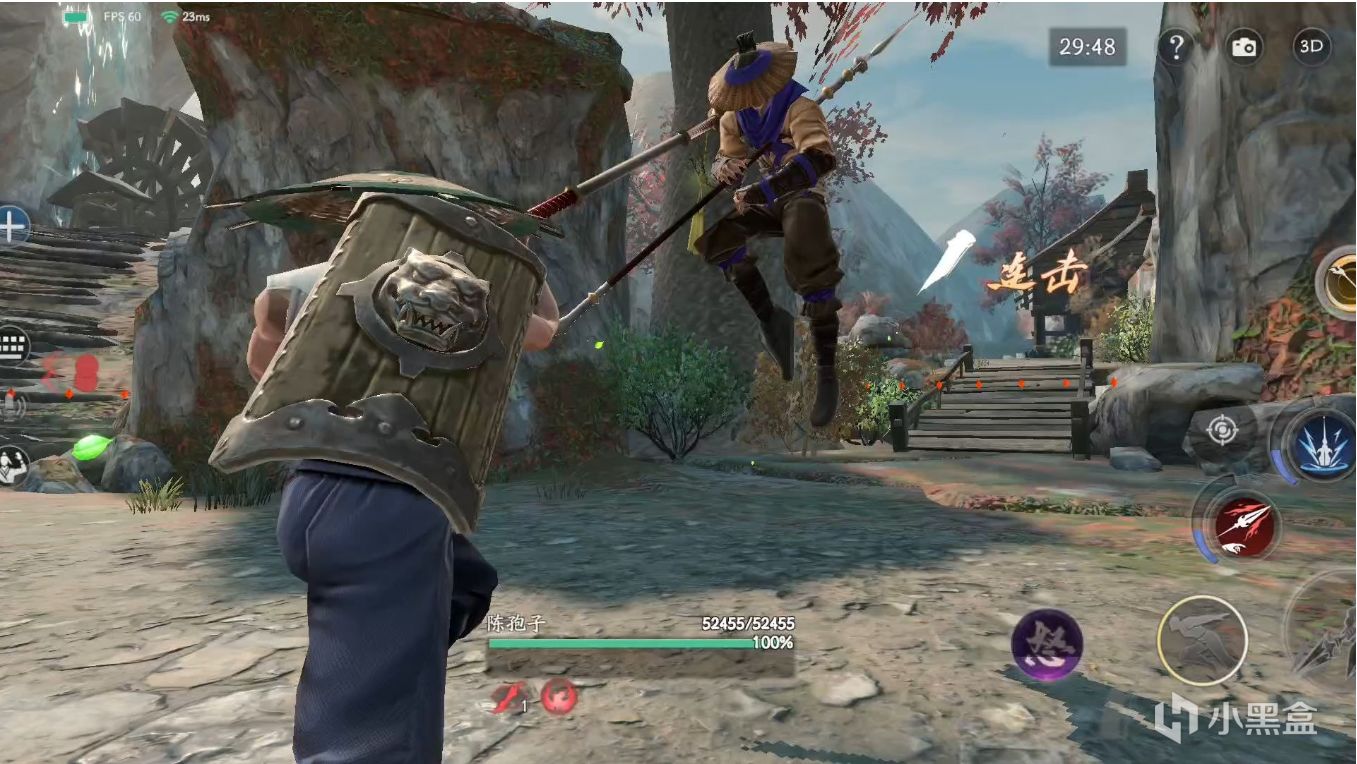Open the keyboard chat button
The image size is (1357, 764).
point(12,346)
